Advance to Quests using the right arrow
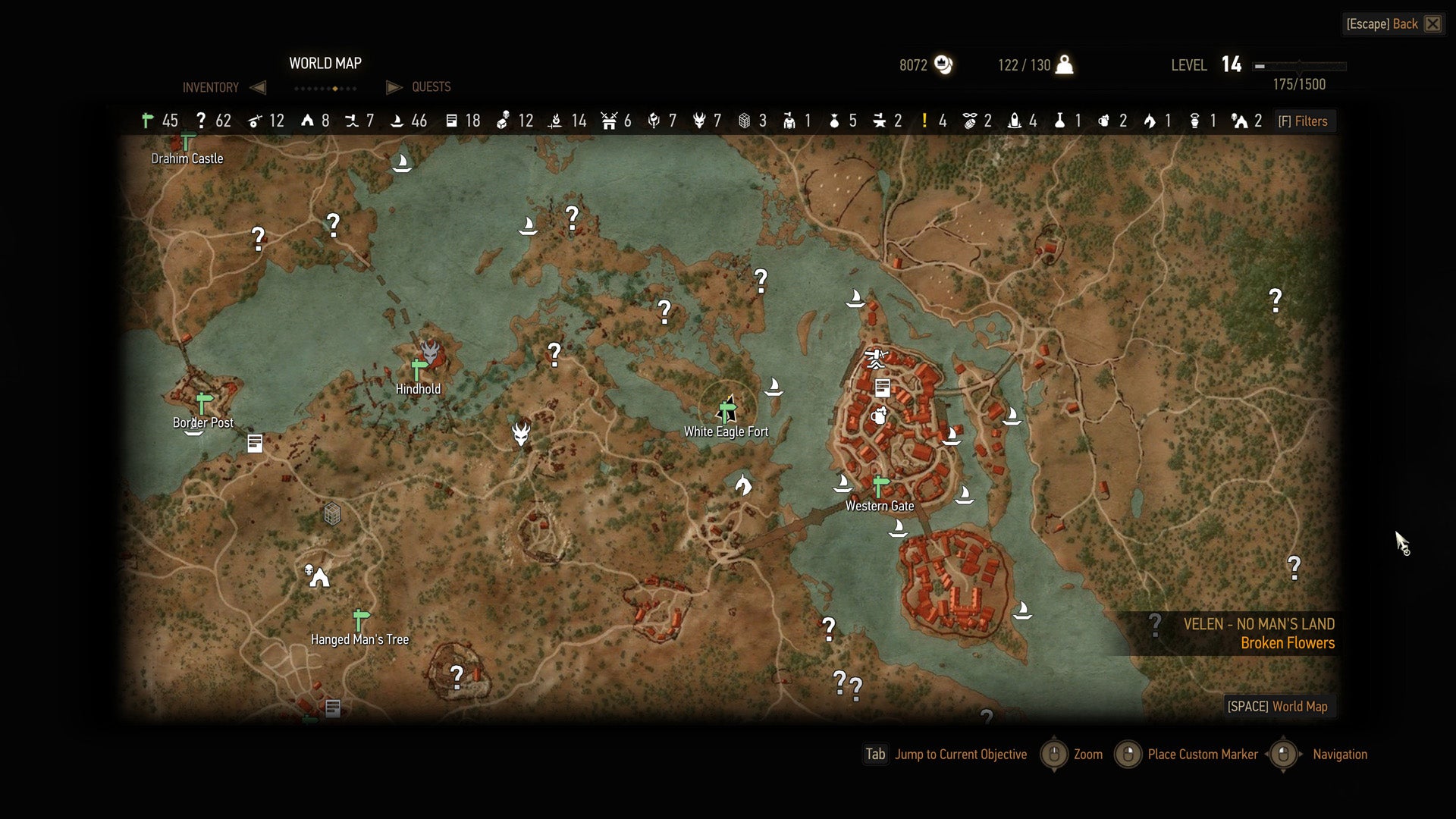 point(394,87)
